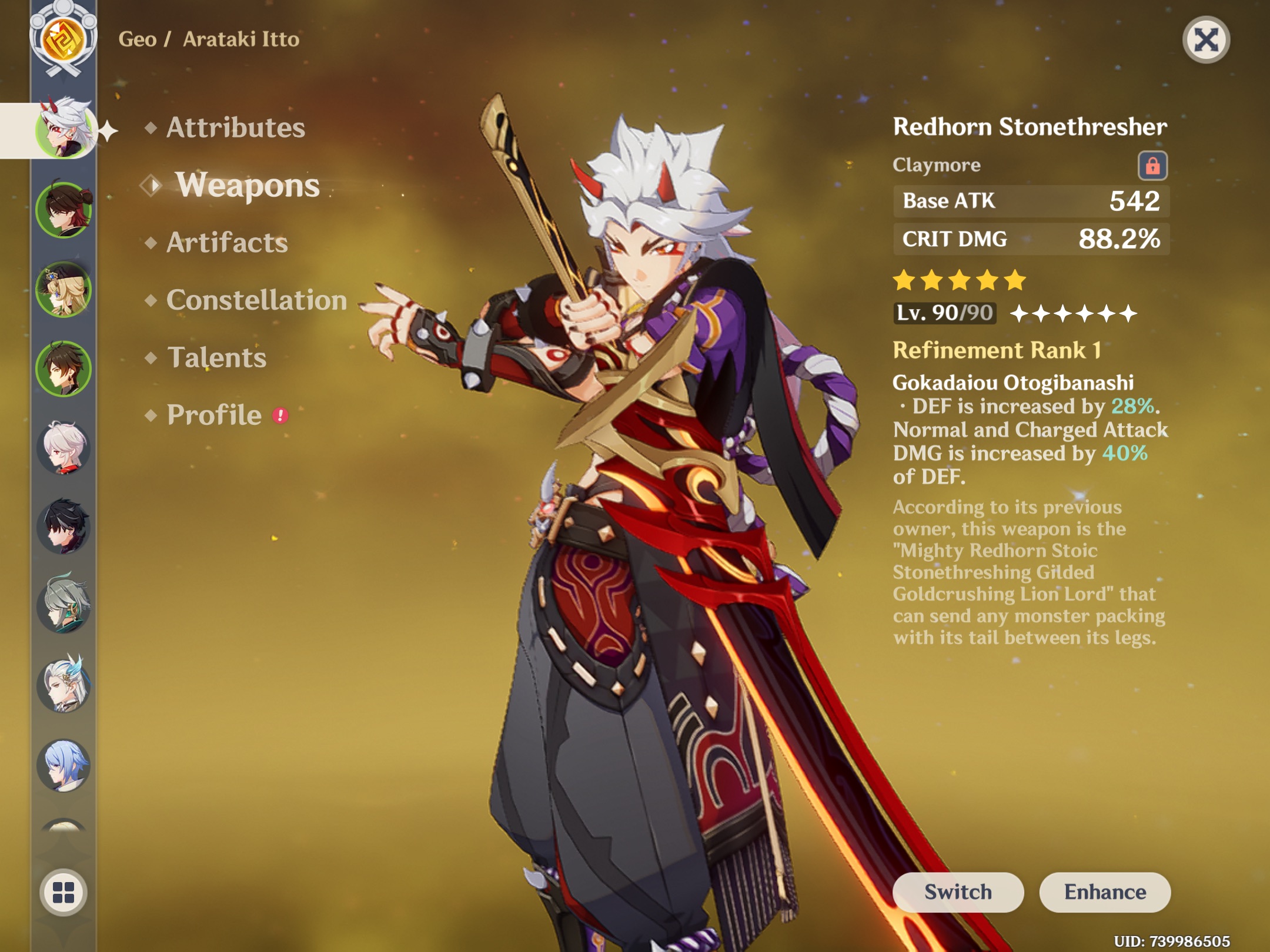Screen dimensions: 1270x952
Task: Expand the Attributes section
Action: pyautogui.click(x=235, y=128)
